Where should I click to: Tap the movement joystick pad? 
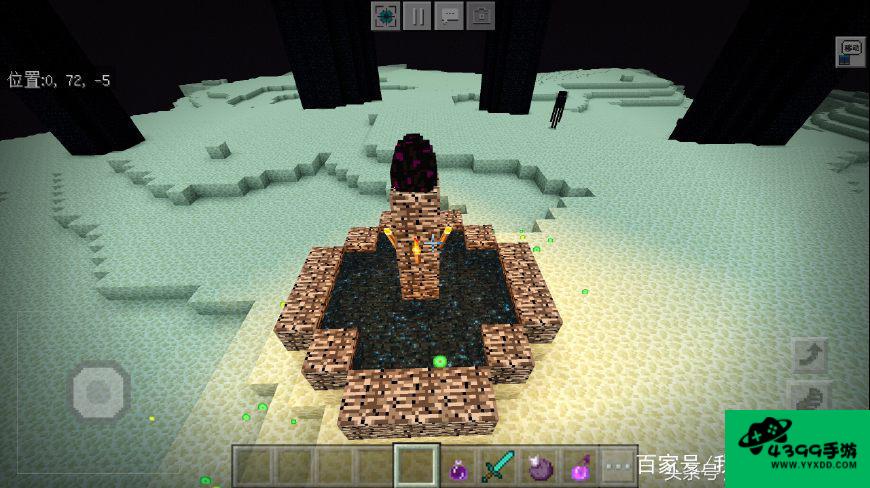100,390
